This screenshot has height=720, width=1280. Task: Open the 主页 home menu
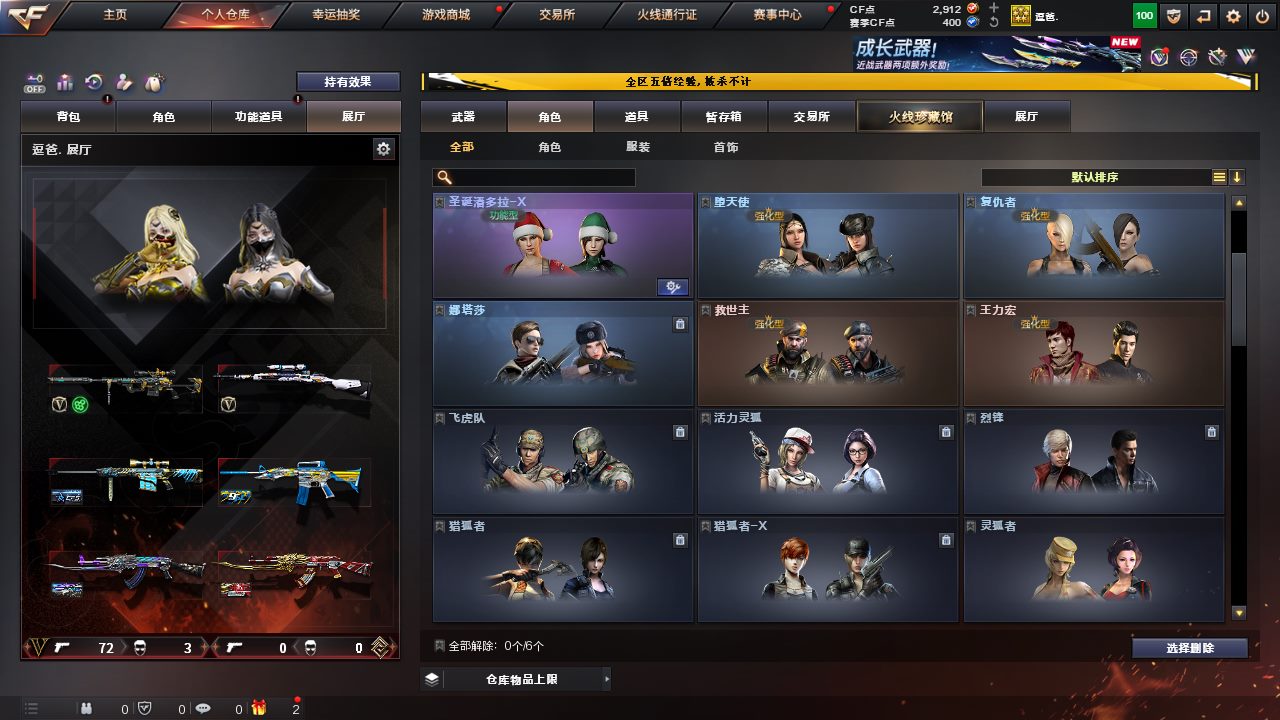(115, 15)
